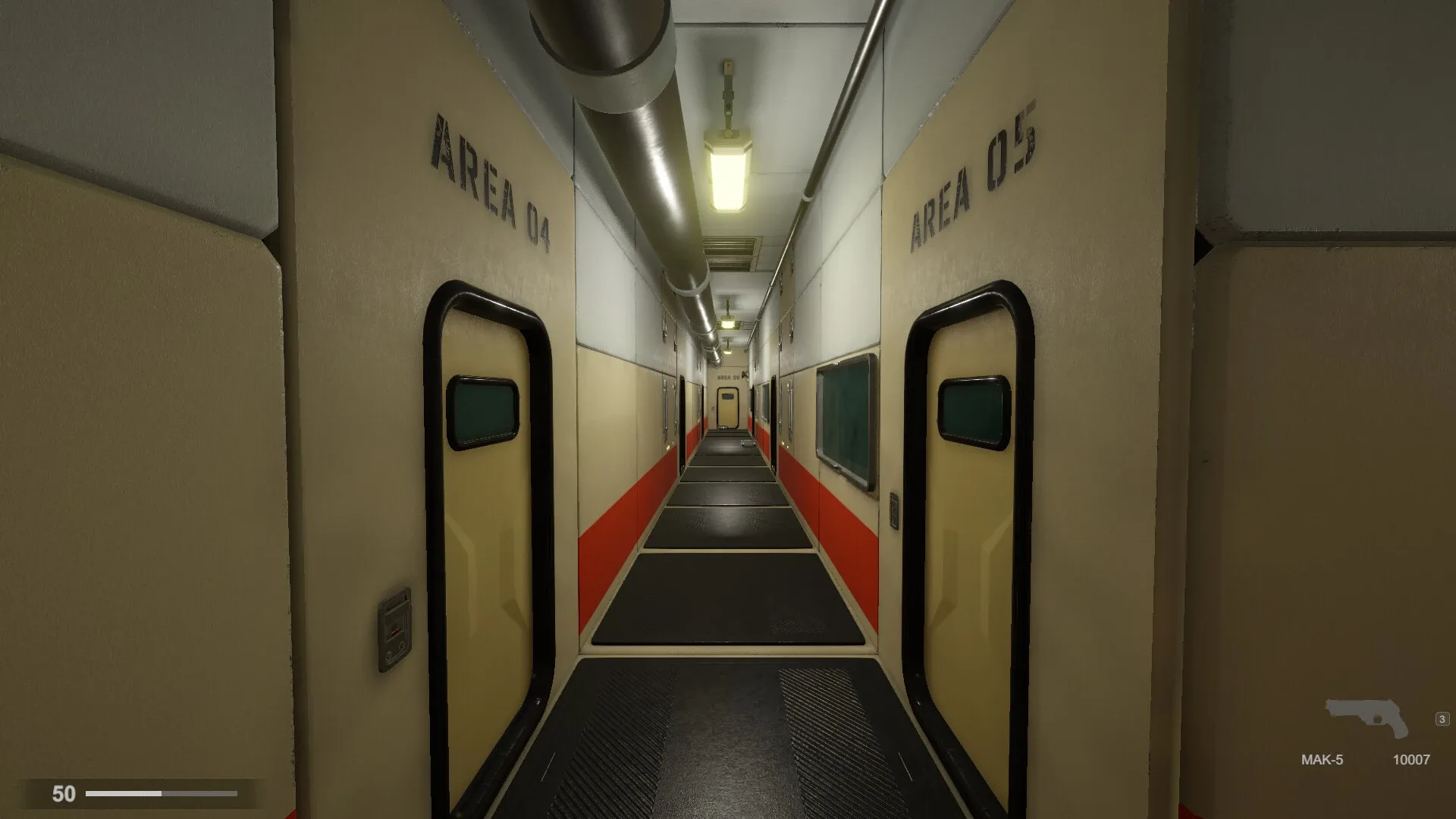1456x819 pixels.
Task: Click the health value 50
Action: [x=62, y=794]
